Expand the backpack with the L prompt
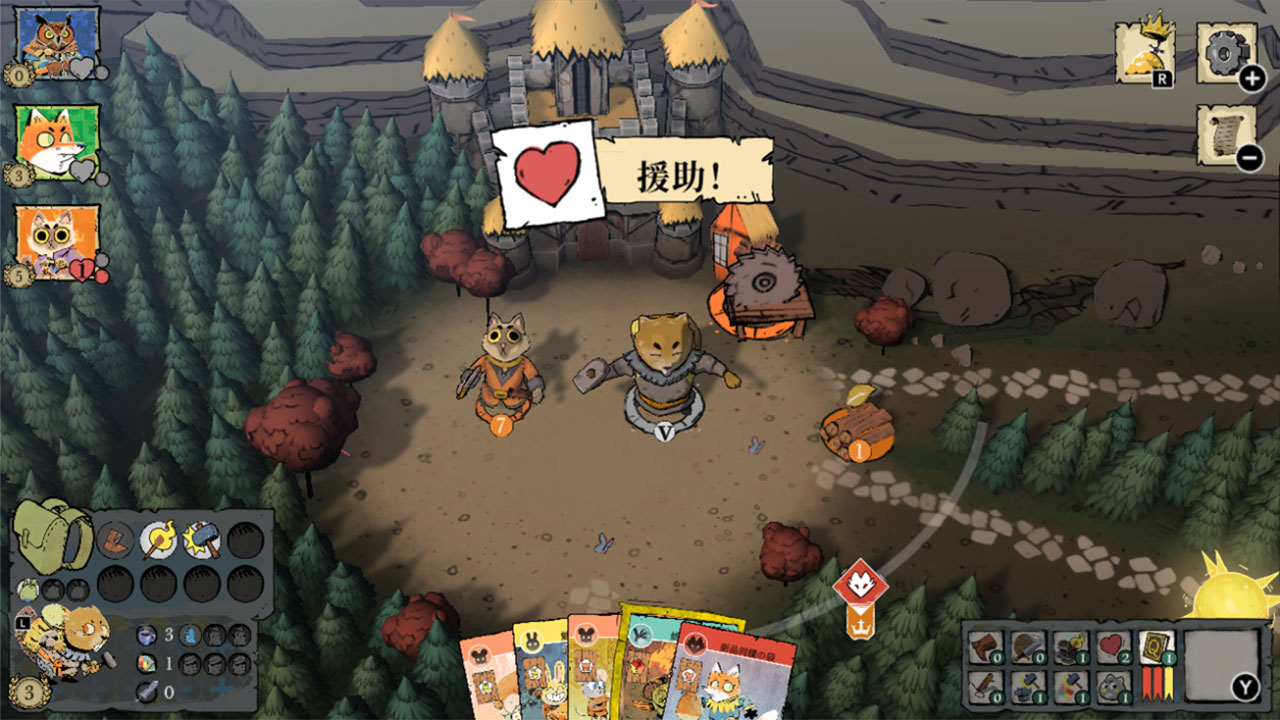This screenshot has height=720, width=1280. coord(22,623)
